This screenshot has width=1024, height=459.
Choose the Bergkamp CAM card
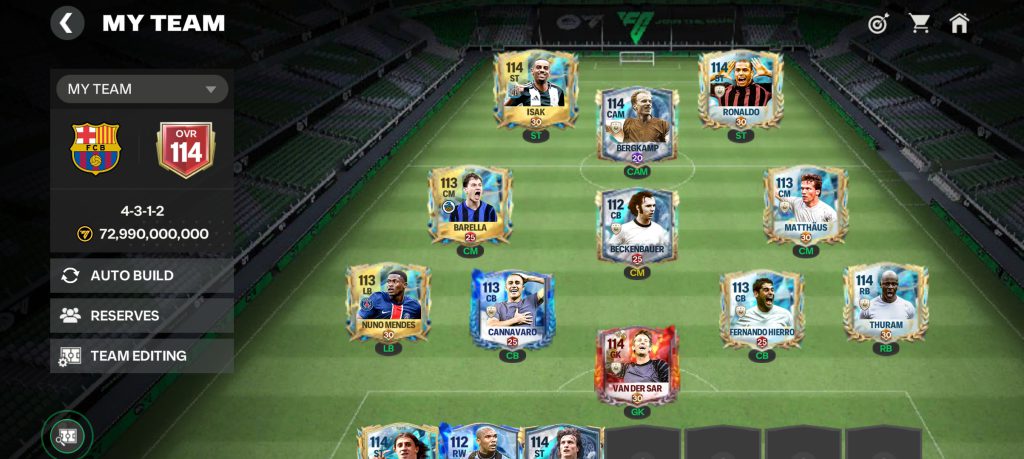[637, 125]
